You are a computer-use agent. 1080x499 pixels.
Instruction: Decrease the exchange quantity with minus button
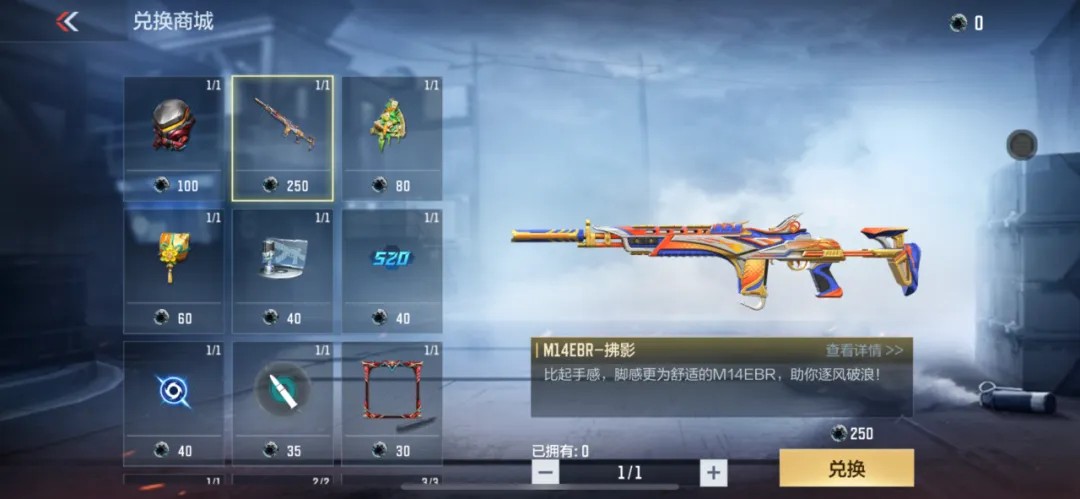click(x=545, y=472)
